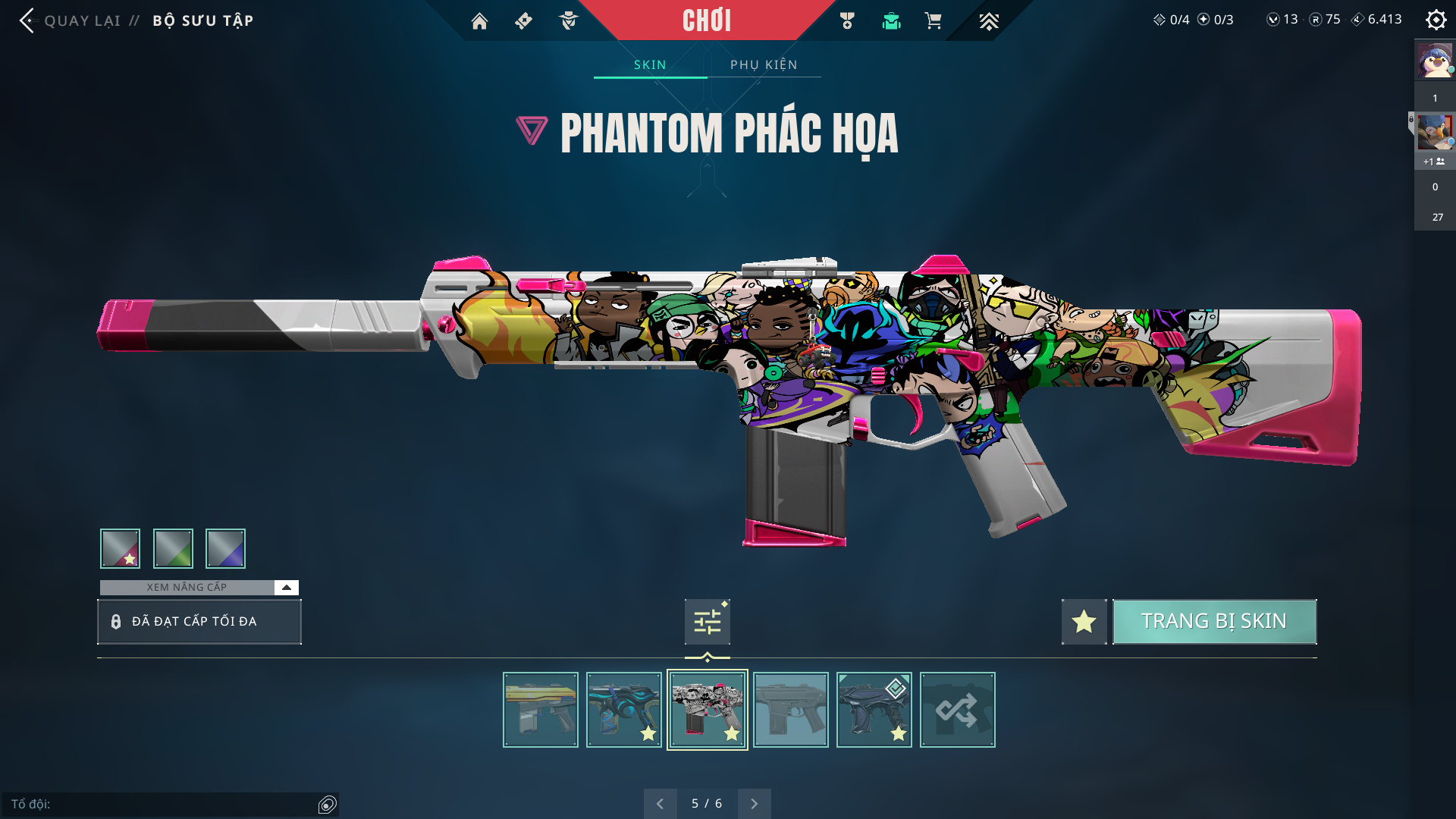The height and width of the screenshot is (819, 1456).
Task: Open the home screen icon
Action: click(x=479, y=21)
